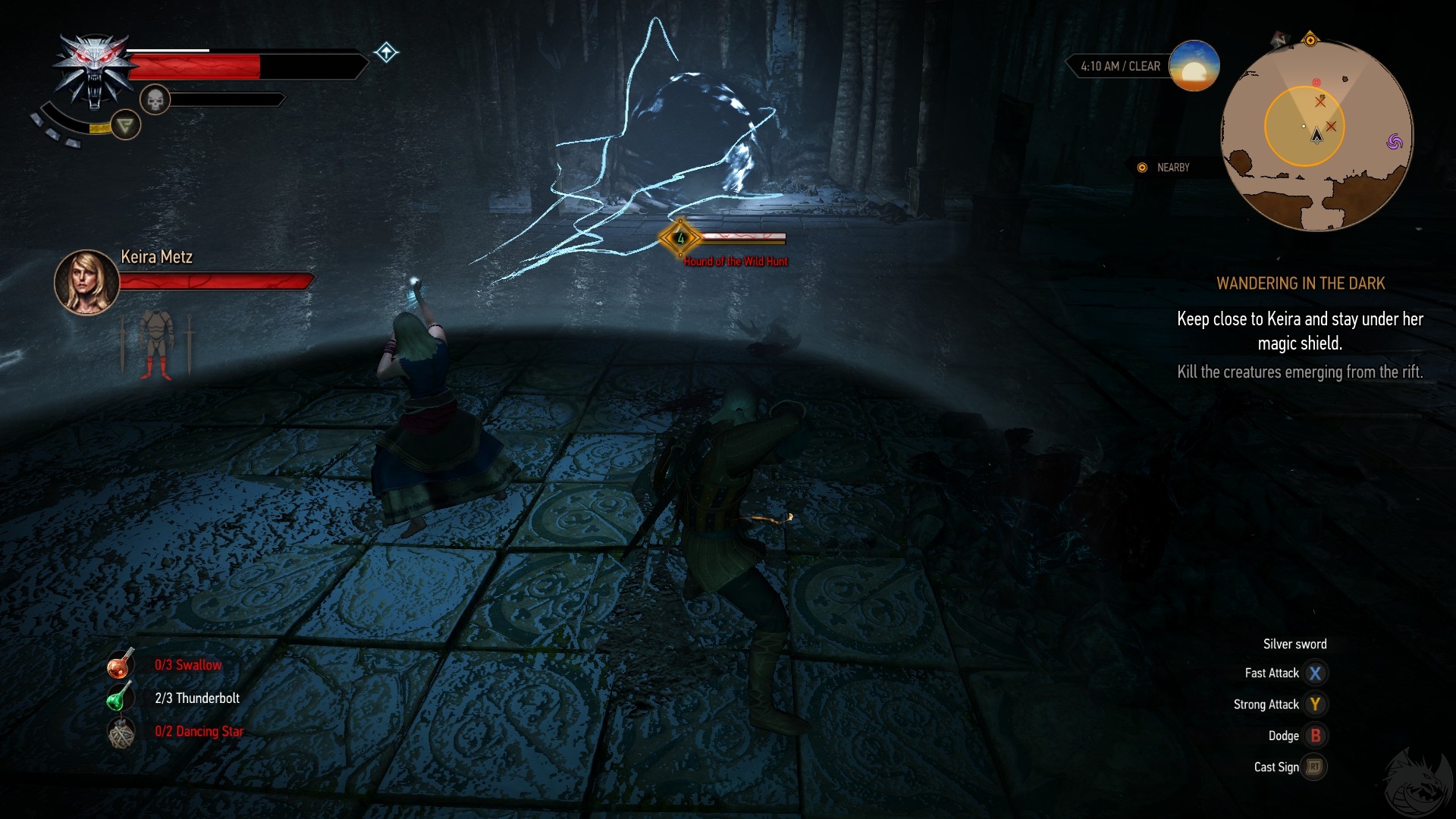Select the Dancing Star bomb slot

coord(121,732)
